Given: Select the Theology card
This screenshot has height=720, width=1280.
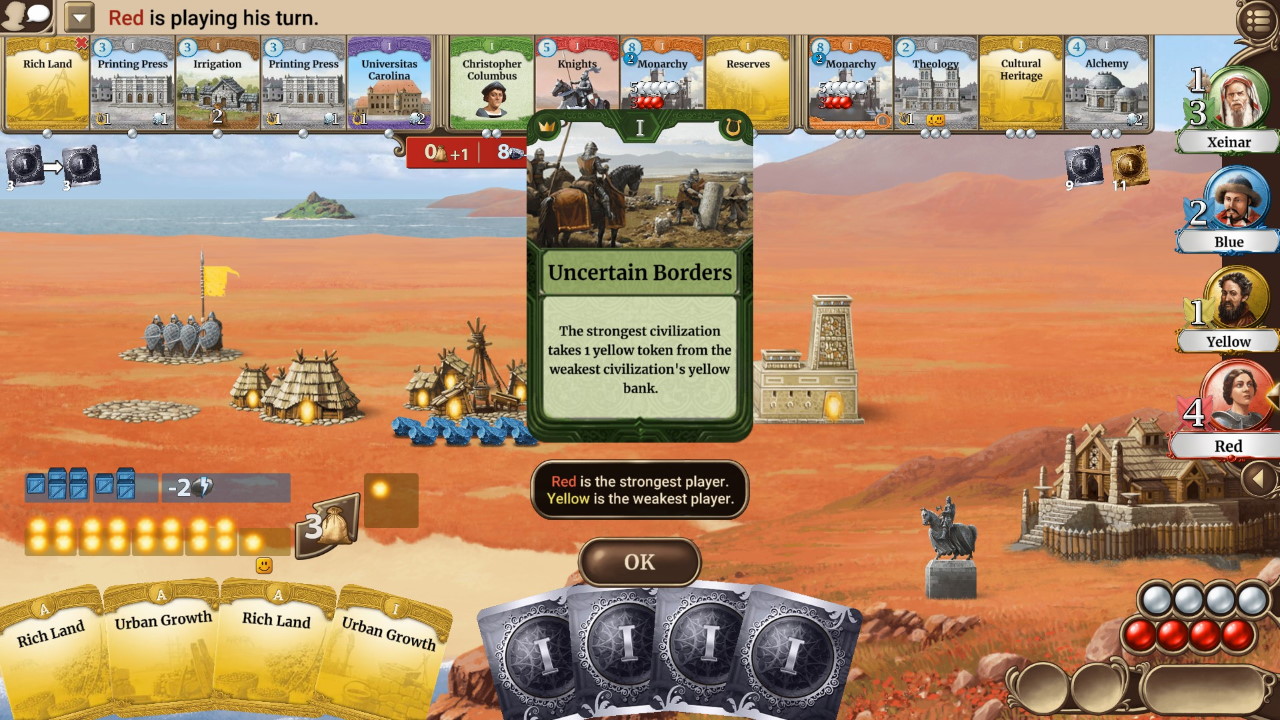Looking at the screenshot, I should click(x=935, y=84).
